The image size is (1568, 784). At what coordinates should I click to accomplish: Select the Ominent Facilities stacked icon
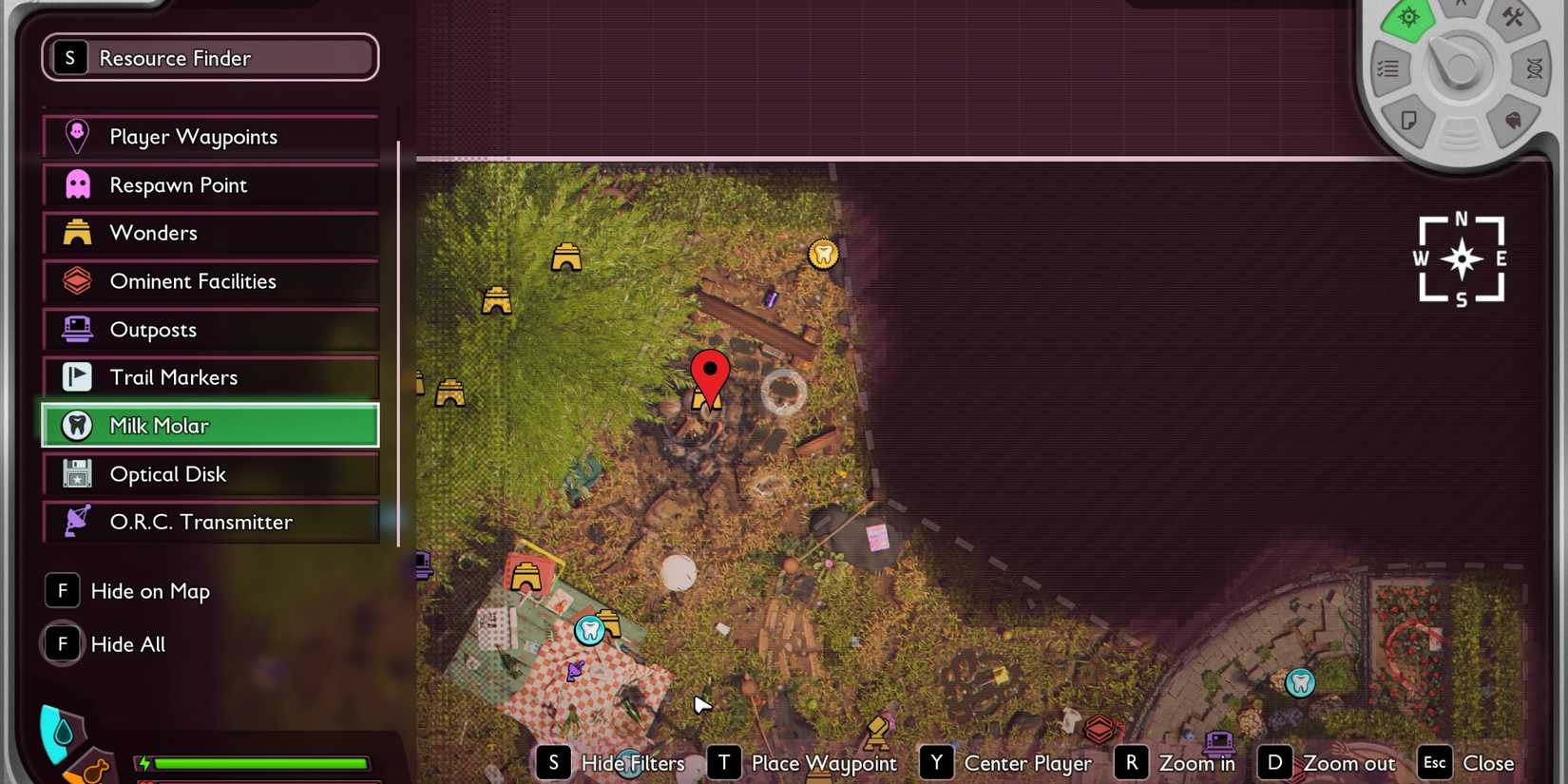[76, 281]
